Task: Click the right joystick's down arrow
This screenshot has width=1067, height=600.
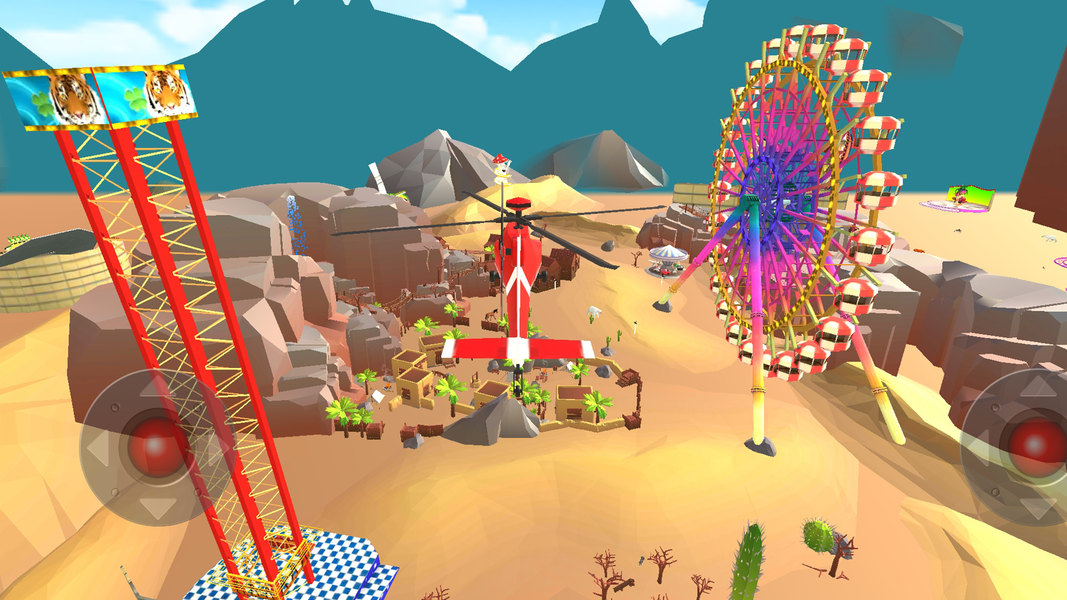Action: tap(1039, 507)
